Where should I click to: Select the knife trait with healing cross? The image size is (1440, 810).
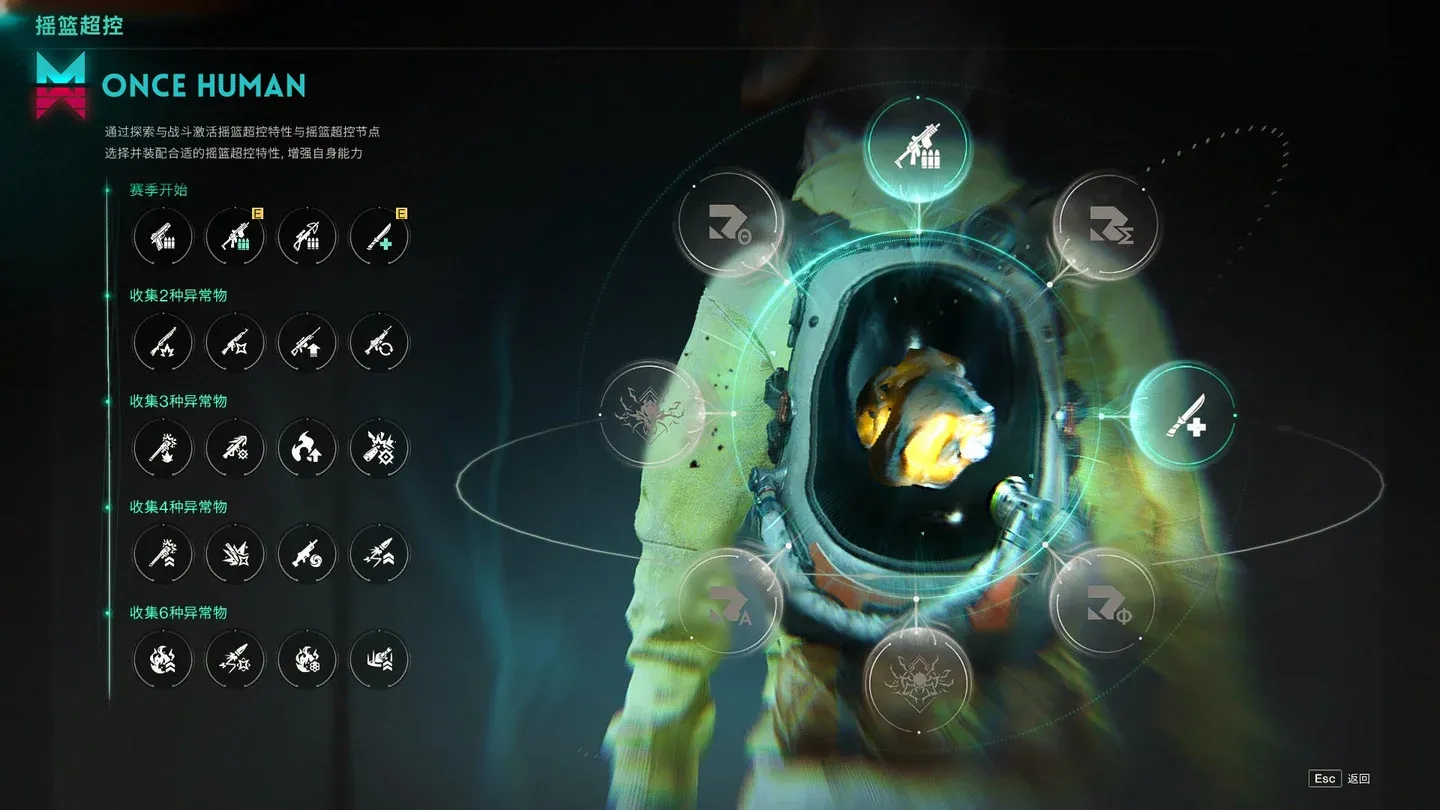379,237
